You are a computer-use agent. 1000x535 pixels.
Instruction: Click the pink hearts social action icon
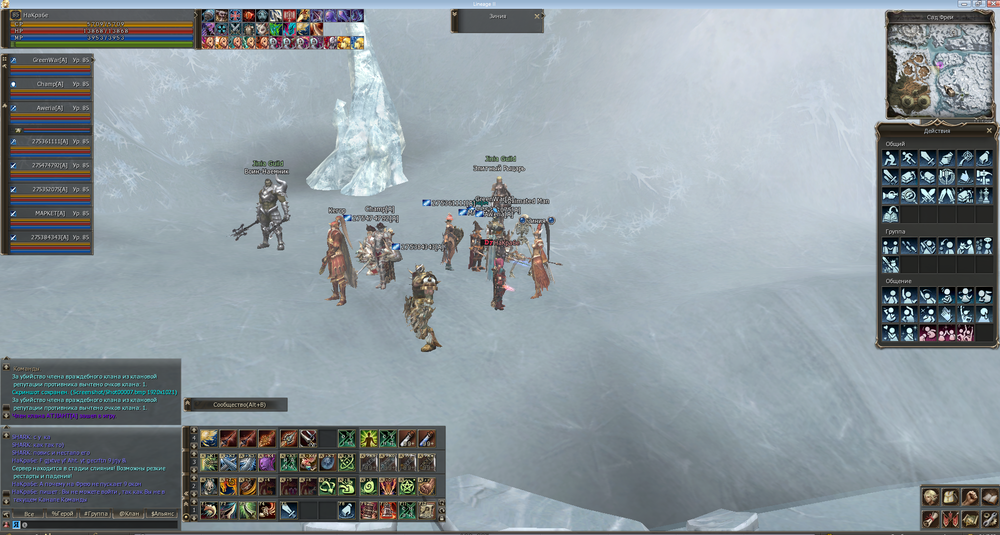click(927, 333)
